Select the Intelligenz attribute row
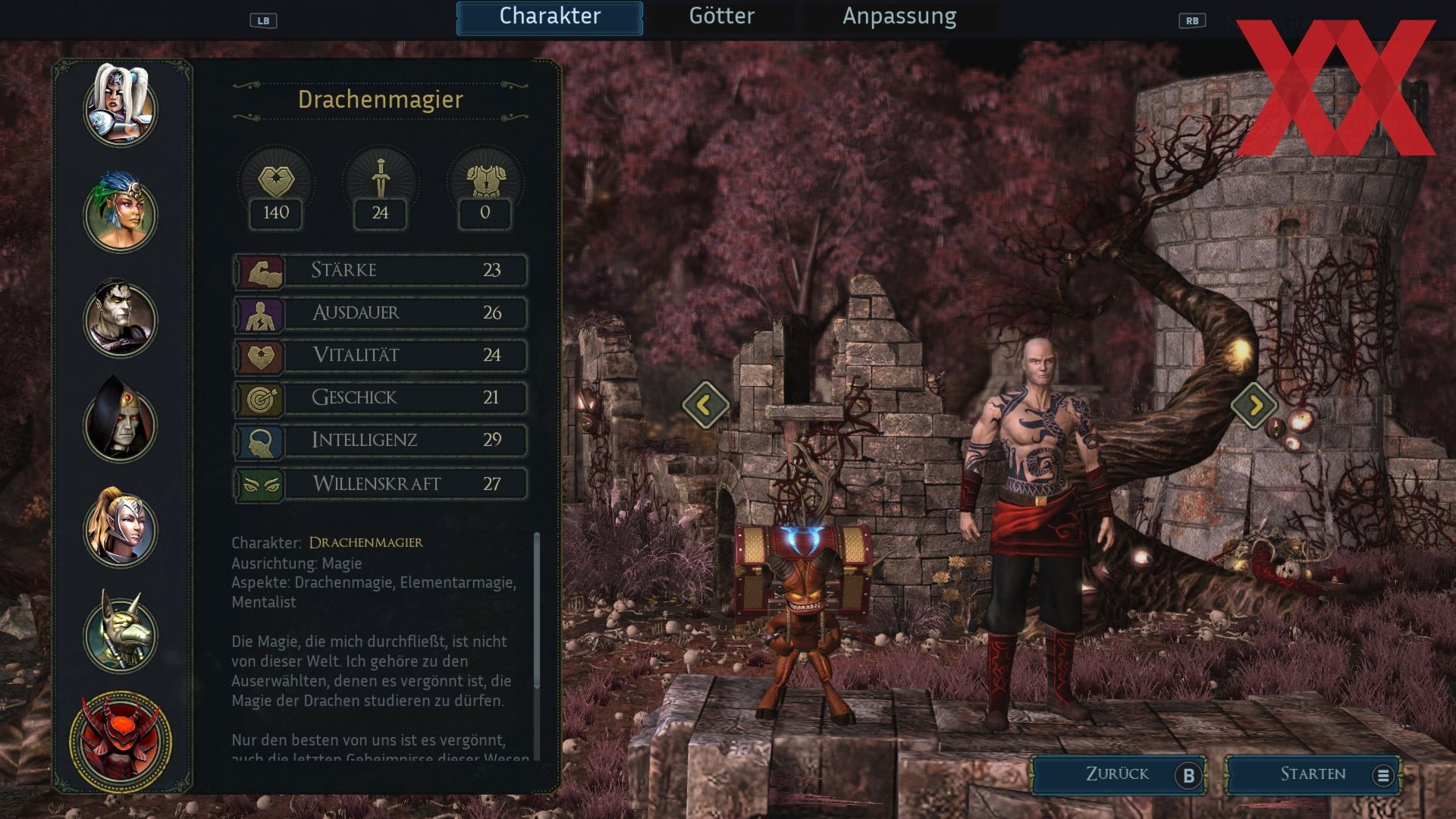The image size is (1456, 819). [381, 441]
